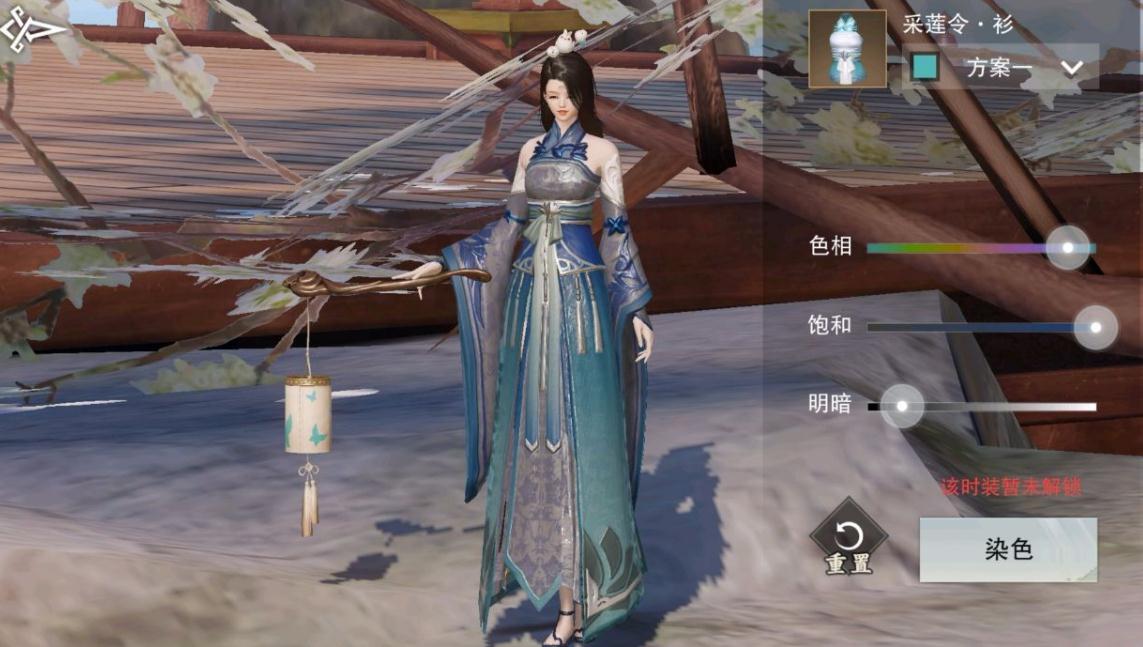Adjust the 色相 hue slider
Image resolution: width=1143 pixels, height=647 pixels.
pos(1067,247)
